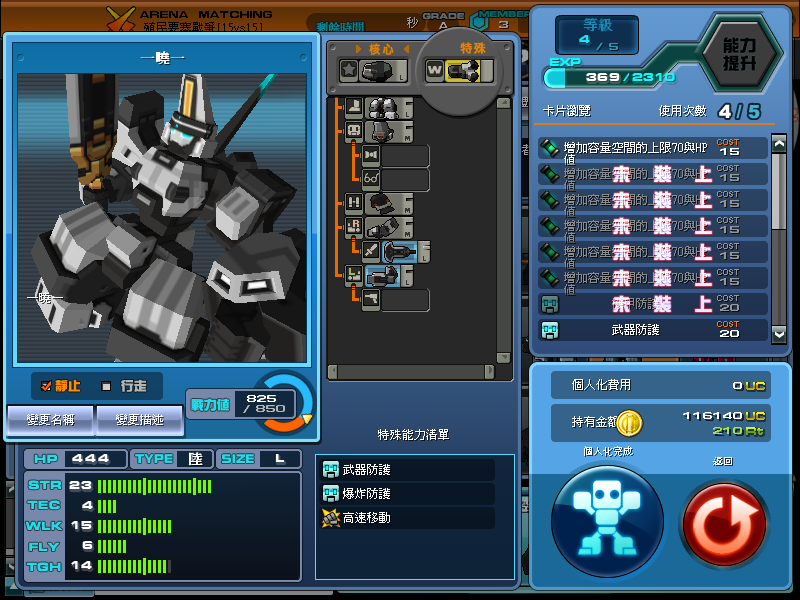Click the 變更名稱 rename button
The width and height of the screenshot is (800, 600).
pos(50,420)
